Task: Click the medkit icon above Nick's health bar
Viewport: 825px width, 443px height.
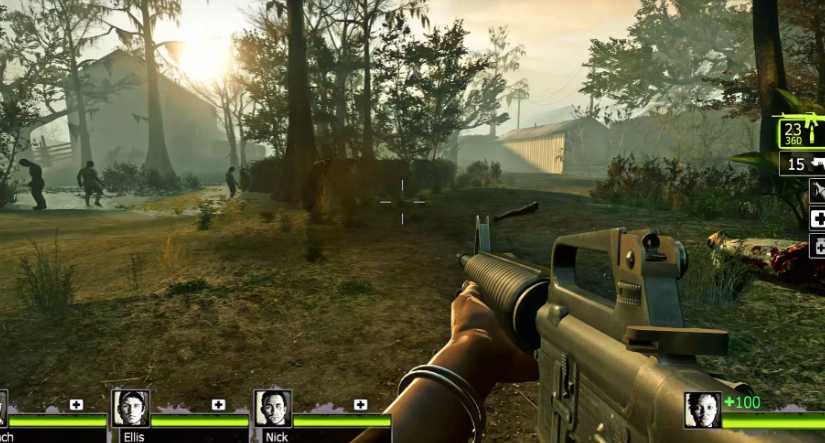Action: pos(360,404)
